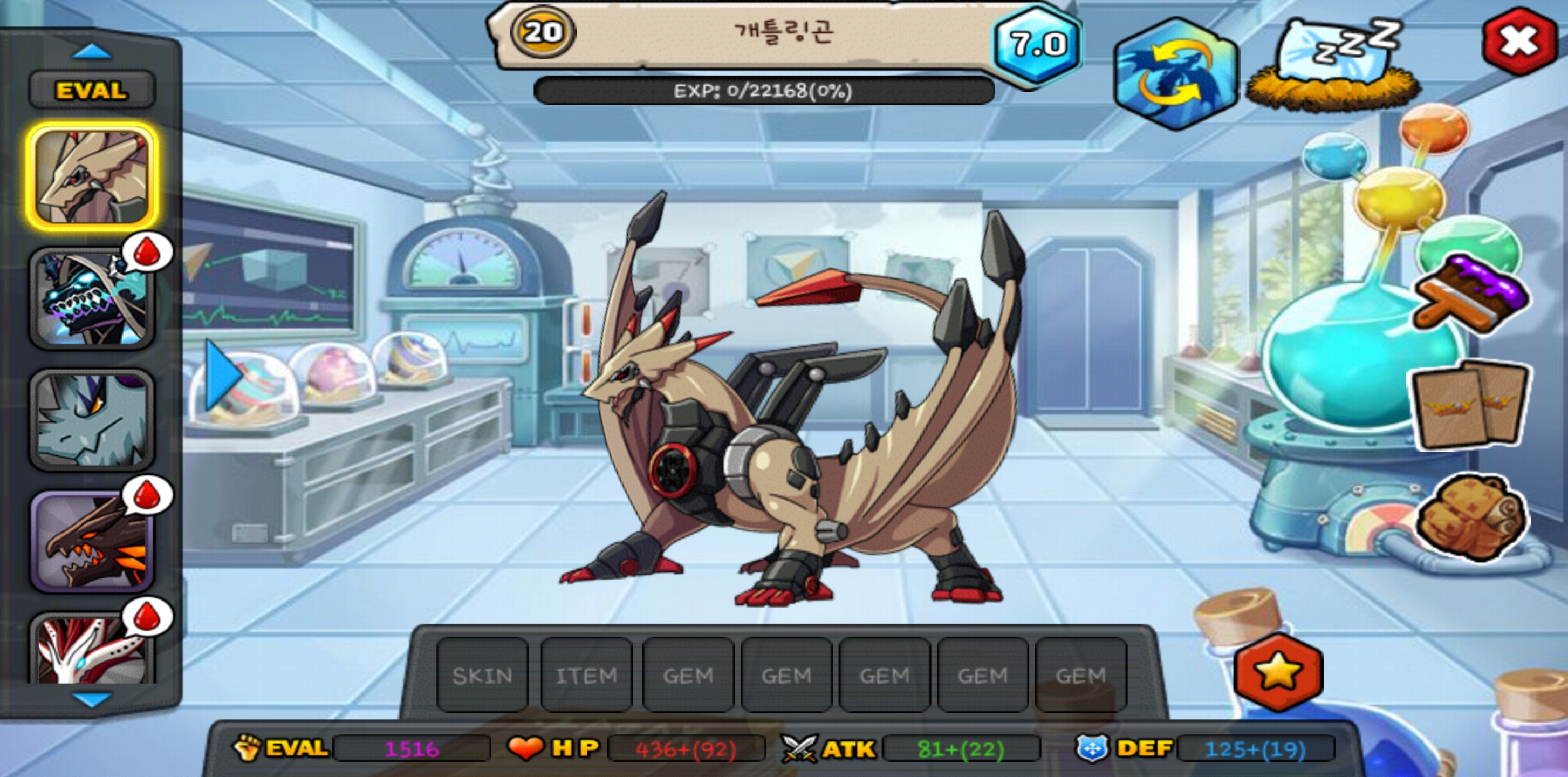Choose the blue-toothed black dragon portrait
The height and width of the screenshot is (777, 1568).
[91, 298]
